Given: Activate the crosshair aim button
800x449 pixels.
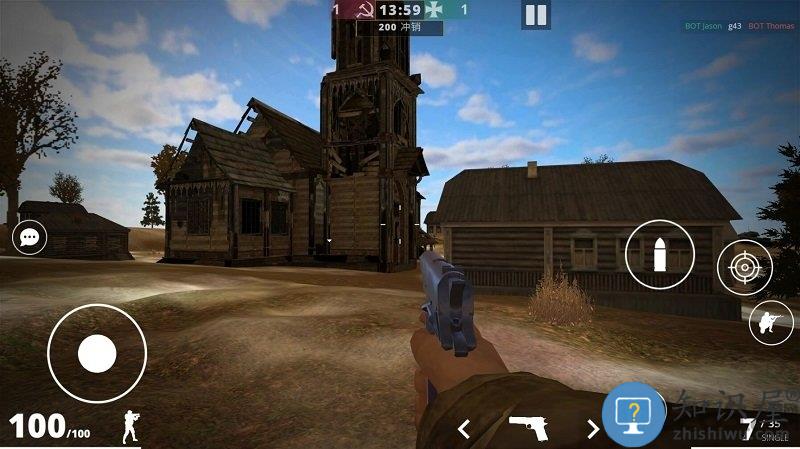Looking at the screenshot, I should pyautogui.click(x=744, y=268).
